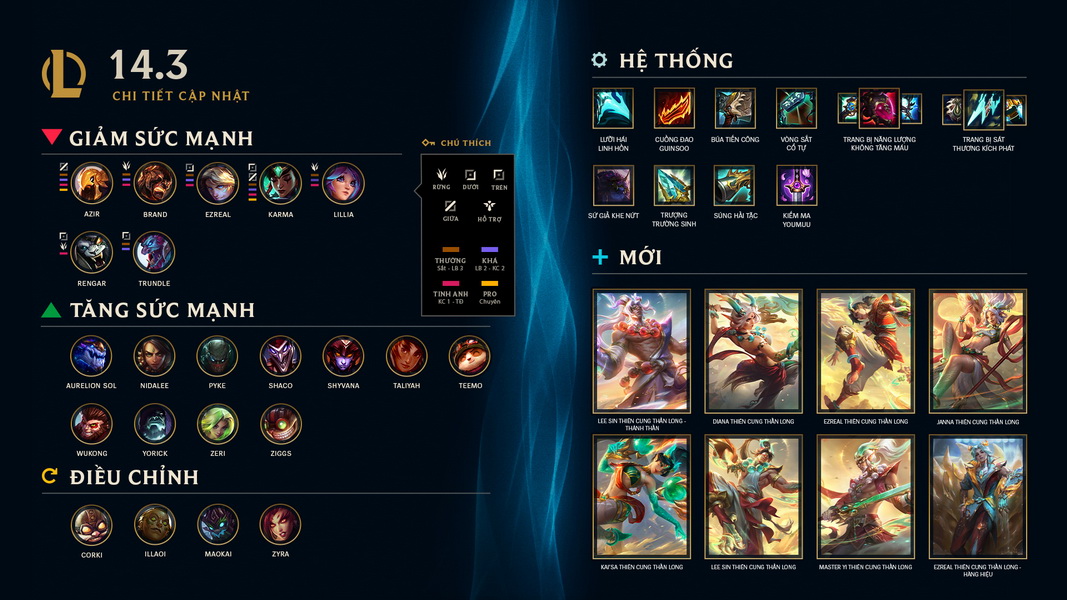Open the Diana Thiên Cung Thần Long splash

pyautogui.click(x=753, y=352)
